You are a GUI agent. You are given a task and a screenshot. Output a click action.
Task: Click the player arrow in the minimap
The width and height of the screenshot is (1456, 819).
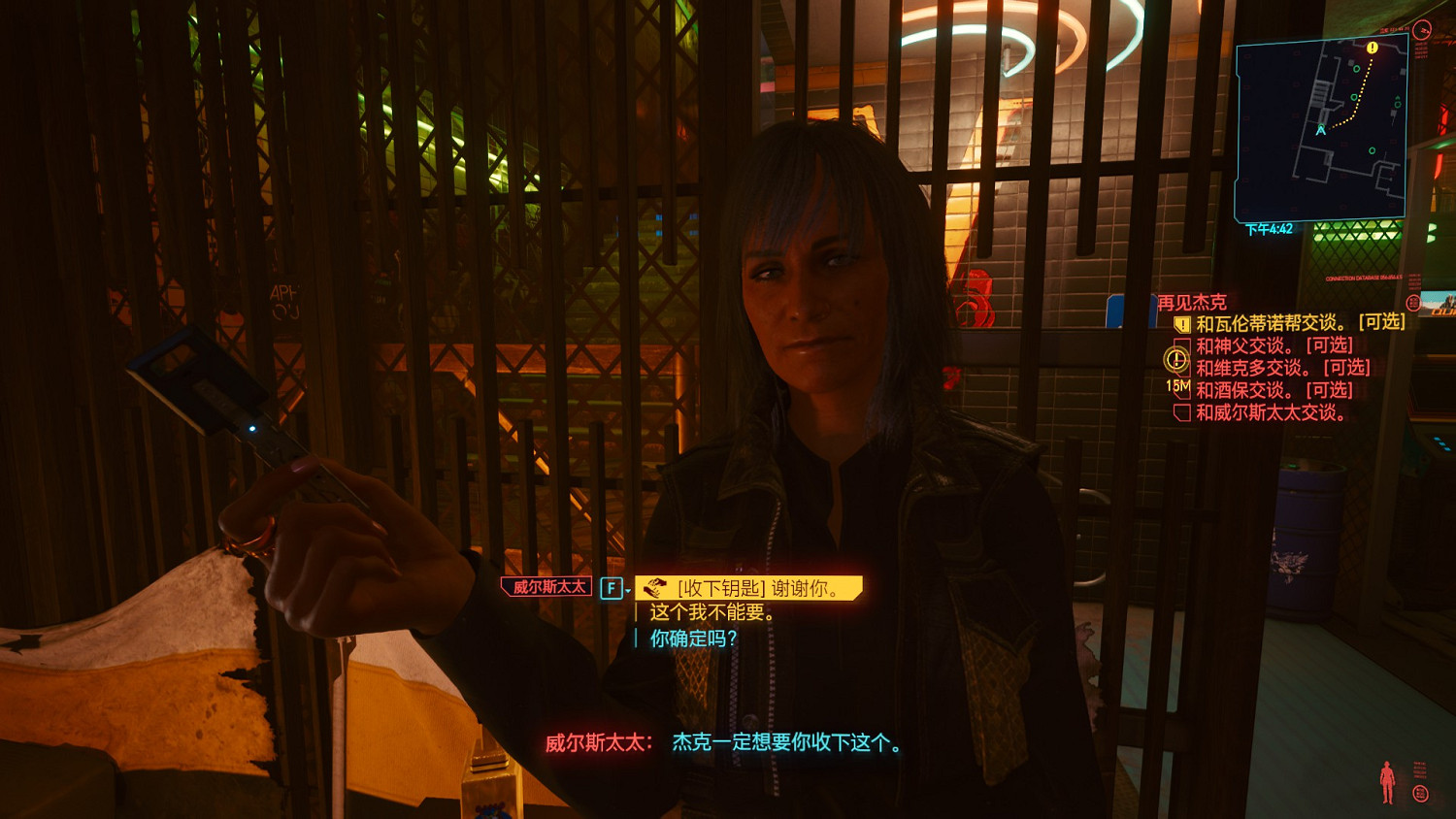1320,128
